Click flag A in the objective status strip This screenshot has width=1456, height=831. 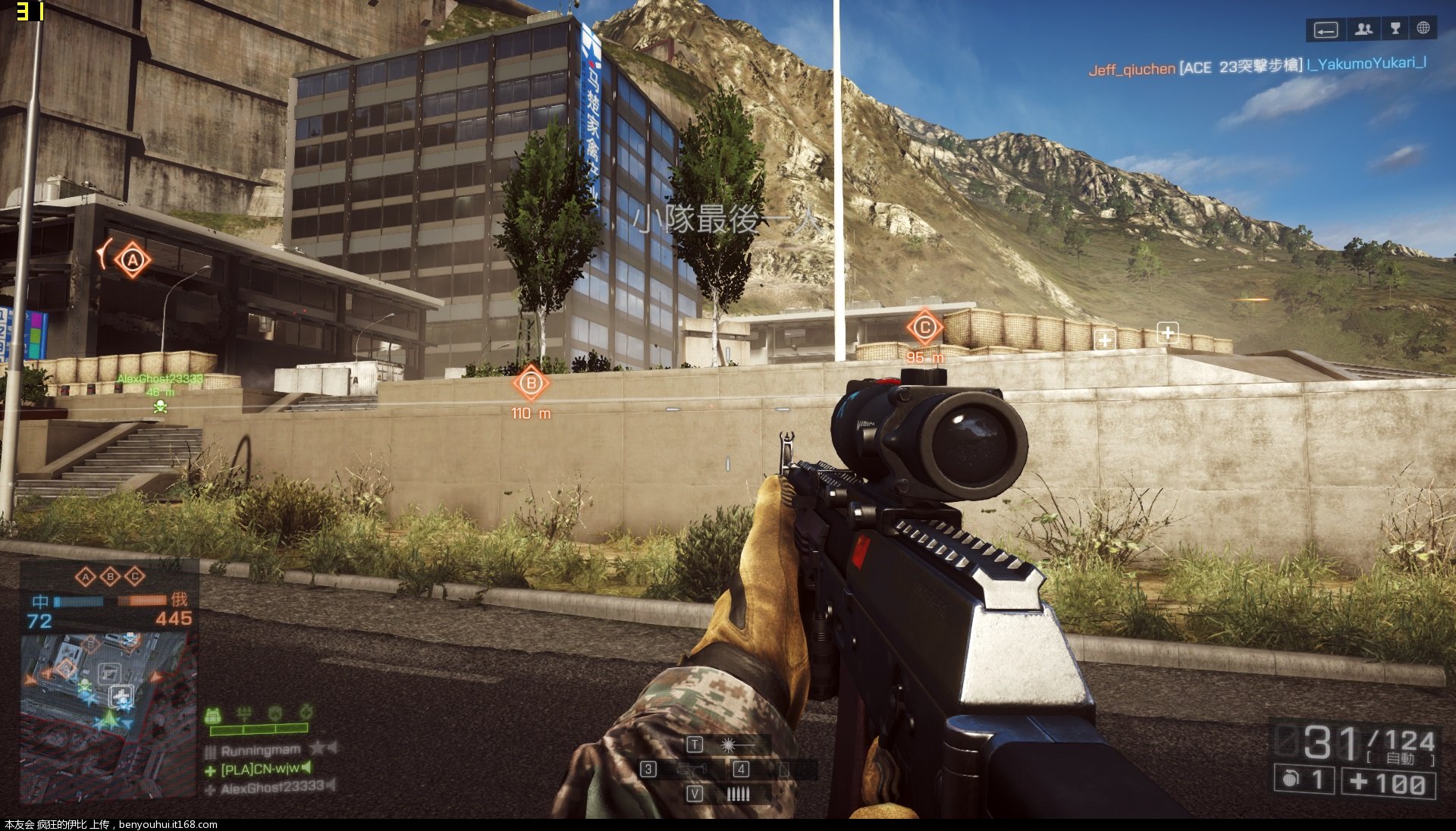(x=86, y=577)
